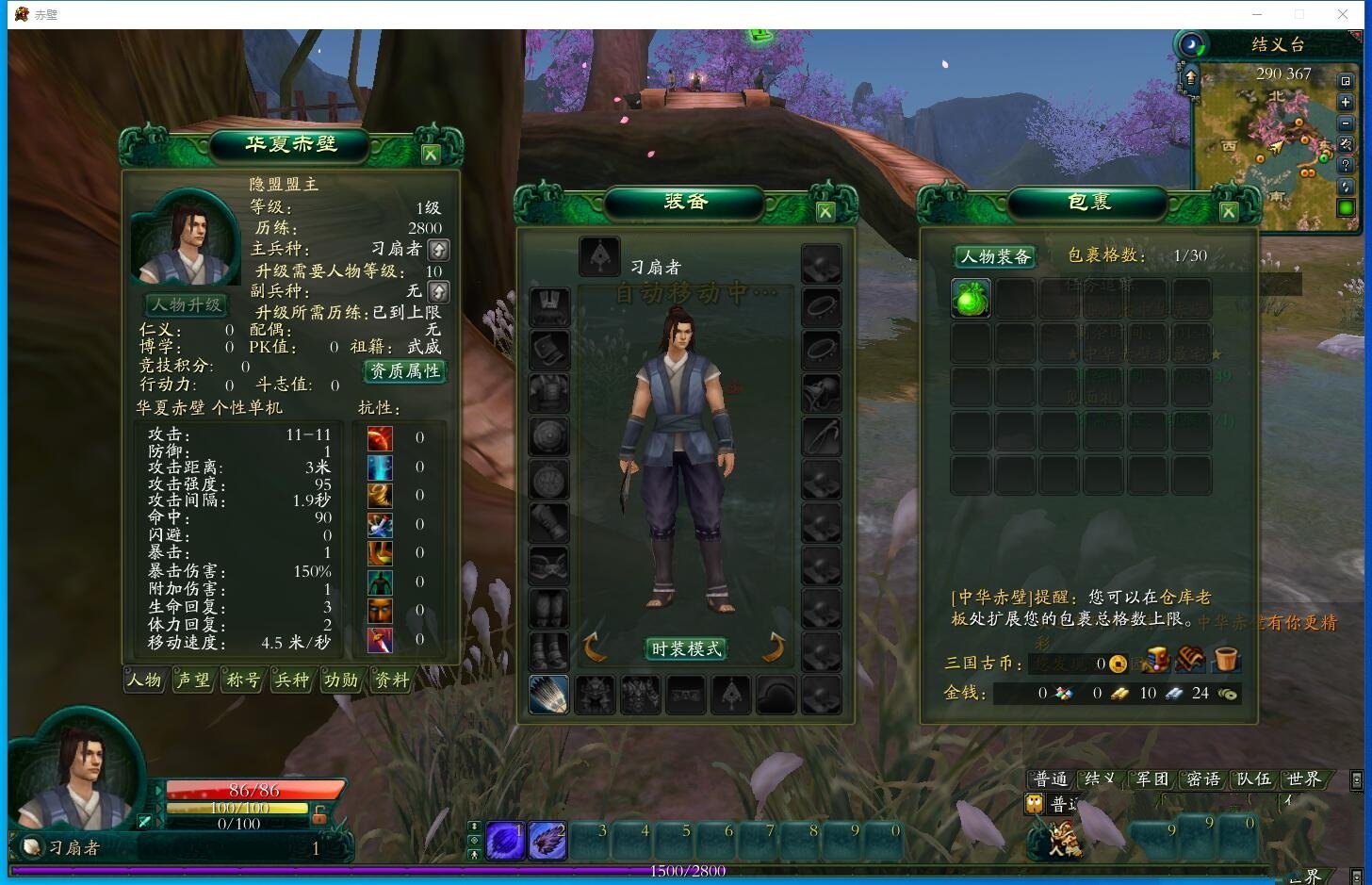The height and width of the screenshot is (885, 1372).
Task: Choose the 军团 chat channel
Action: [1151, 779]
